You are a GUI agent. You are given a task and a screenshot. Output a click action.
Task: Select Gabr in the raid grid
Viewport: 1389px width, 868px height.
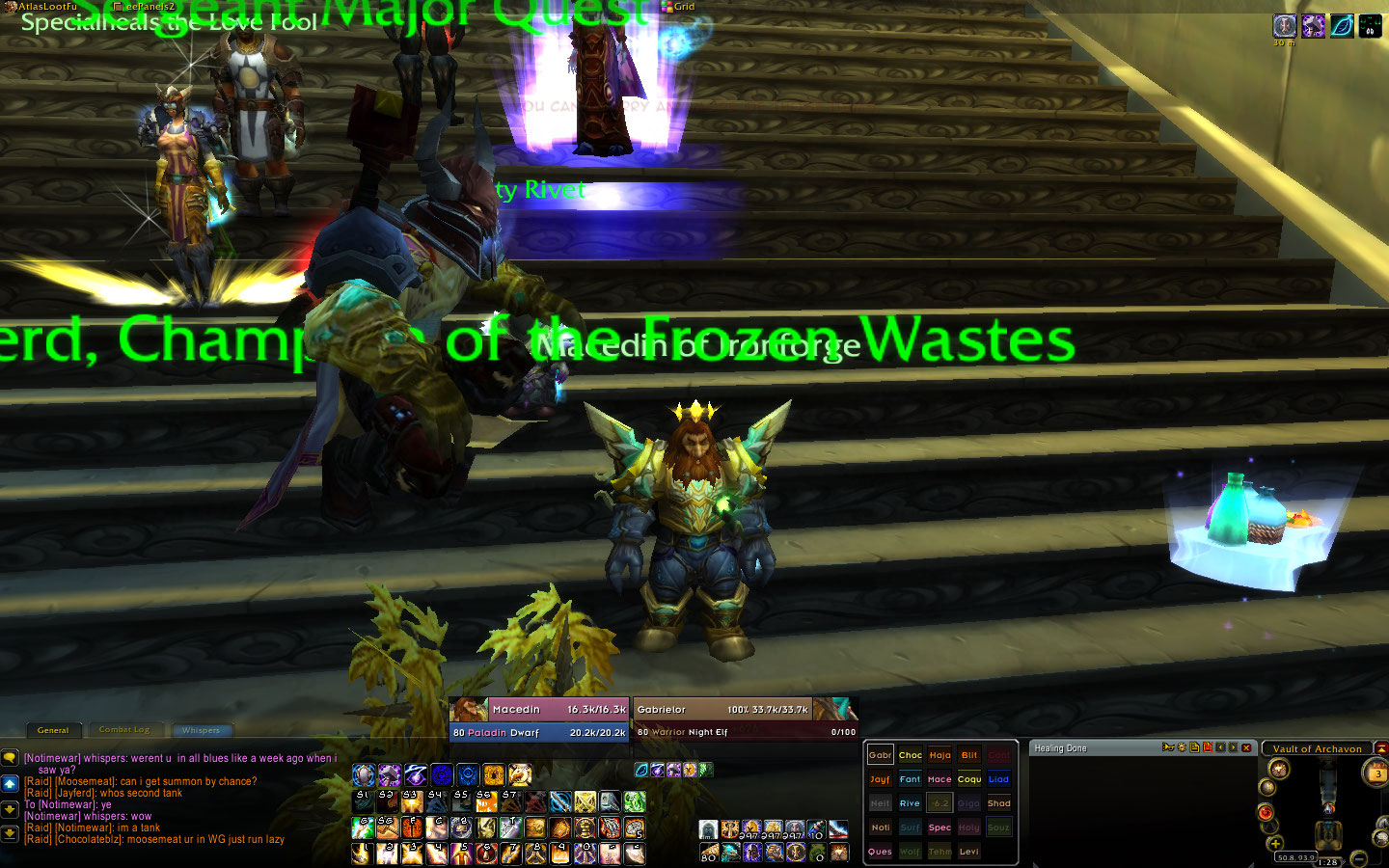coord(880,755)
